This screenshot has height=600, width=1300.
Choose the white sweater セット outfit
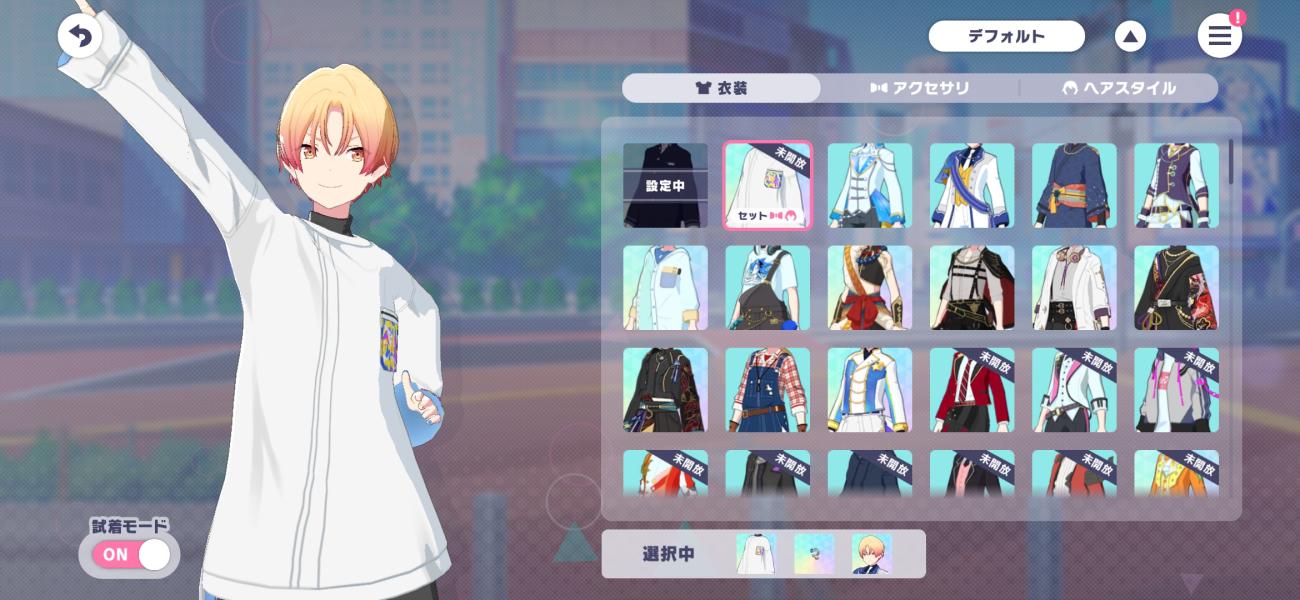click(x=767, y=185)
